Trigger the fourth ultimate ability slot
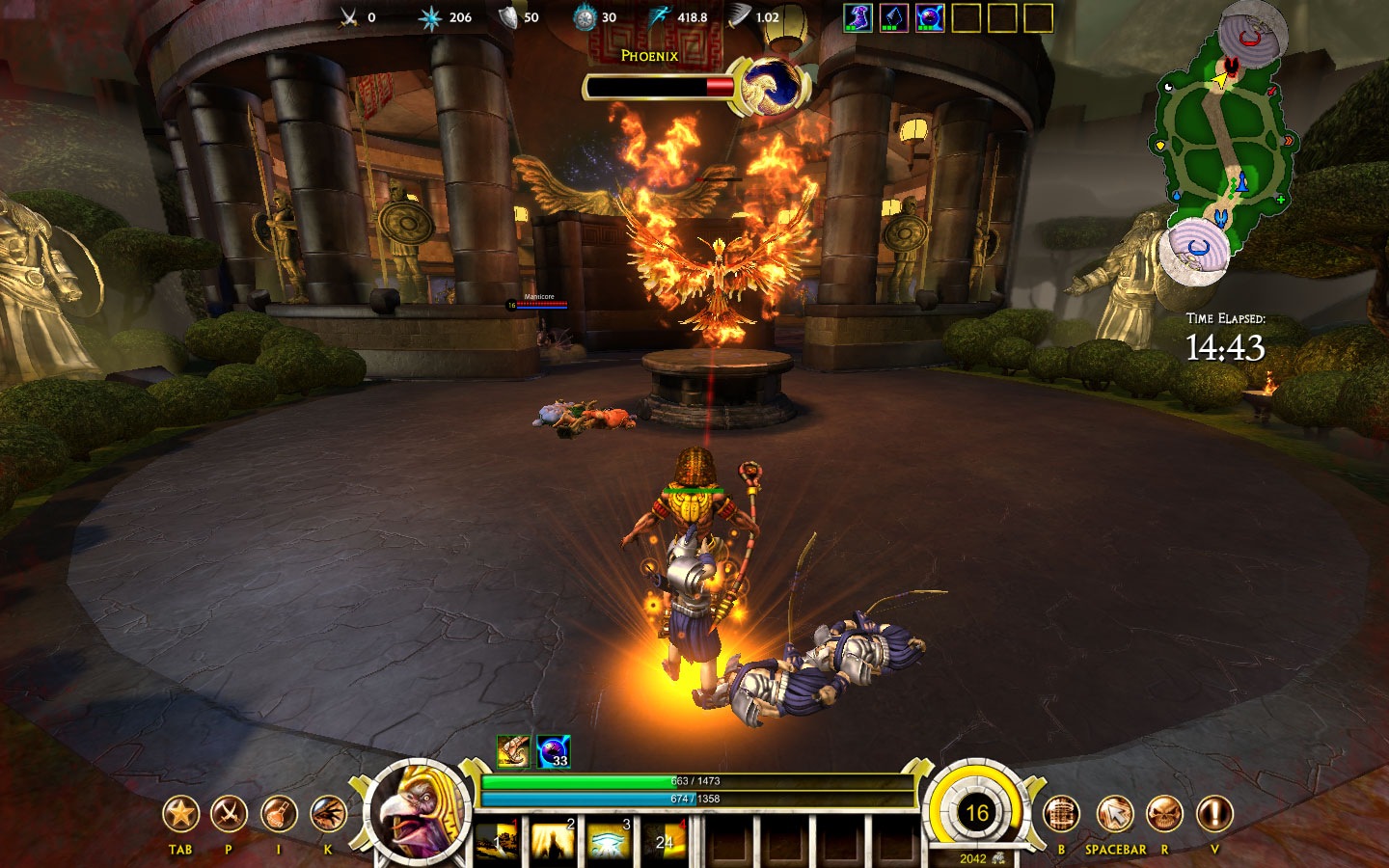This screenshot has width=1389, height=868. tap(664, 841)
